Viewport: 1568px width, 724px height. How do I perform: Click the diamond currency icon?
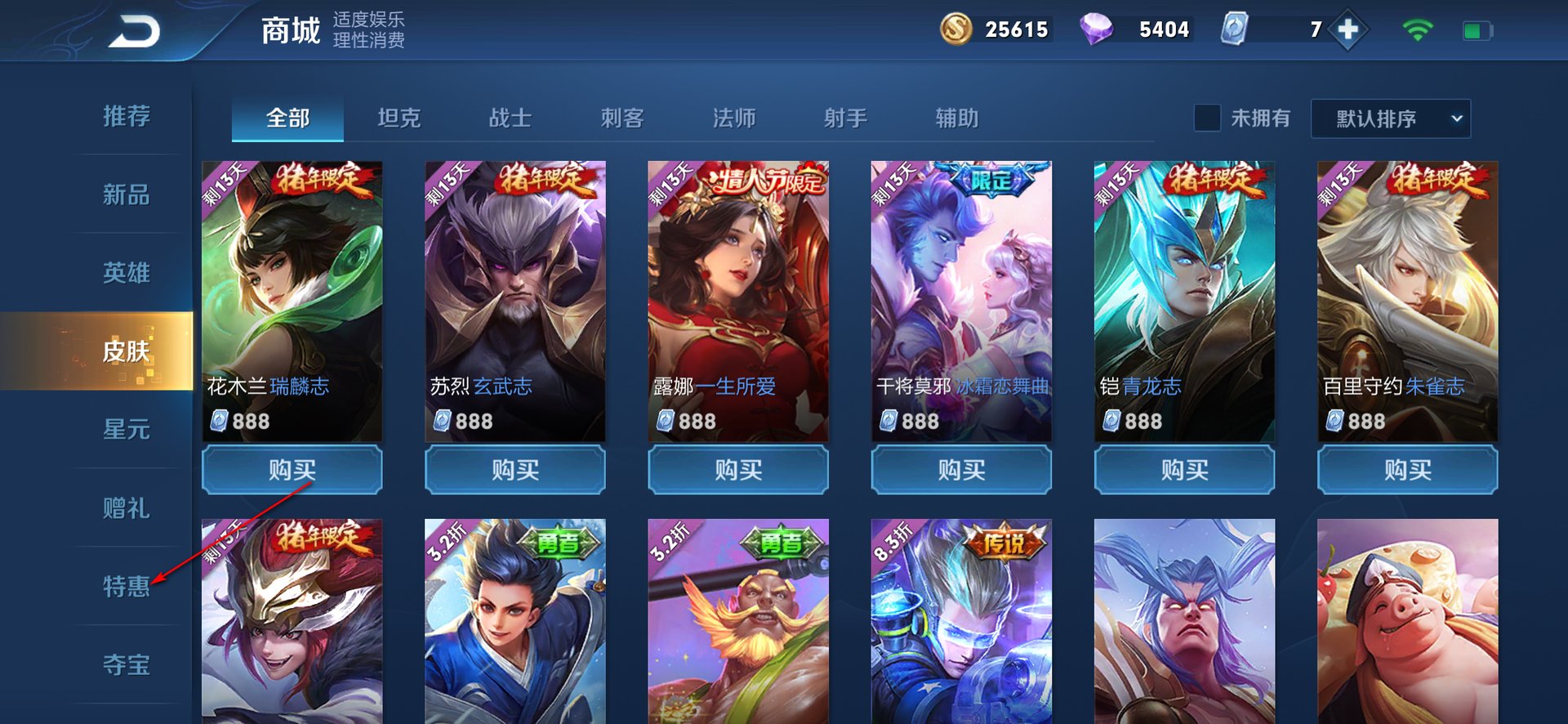click(x=1101, y=29)
